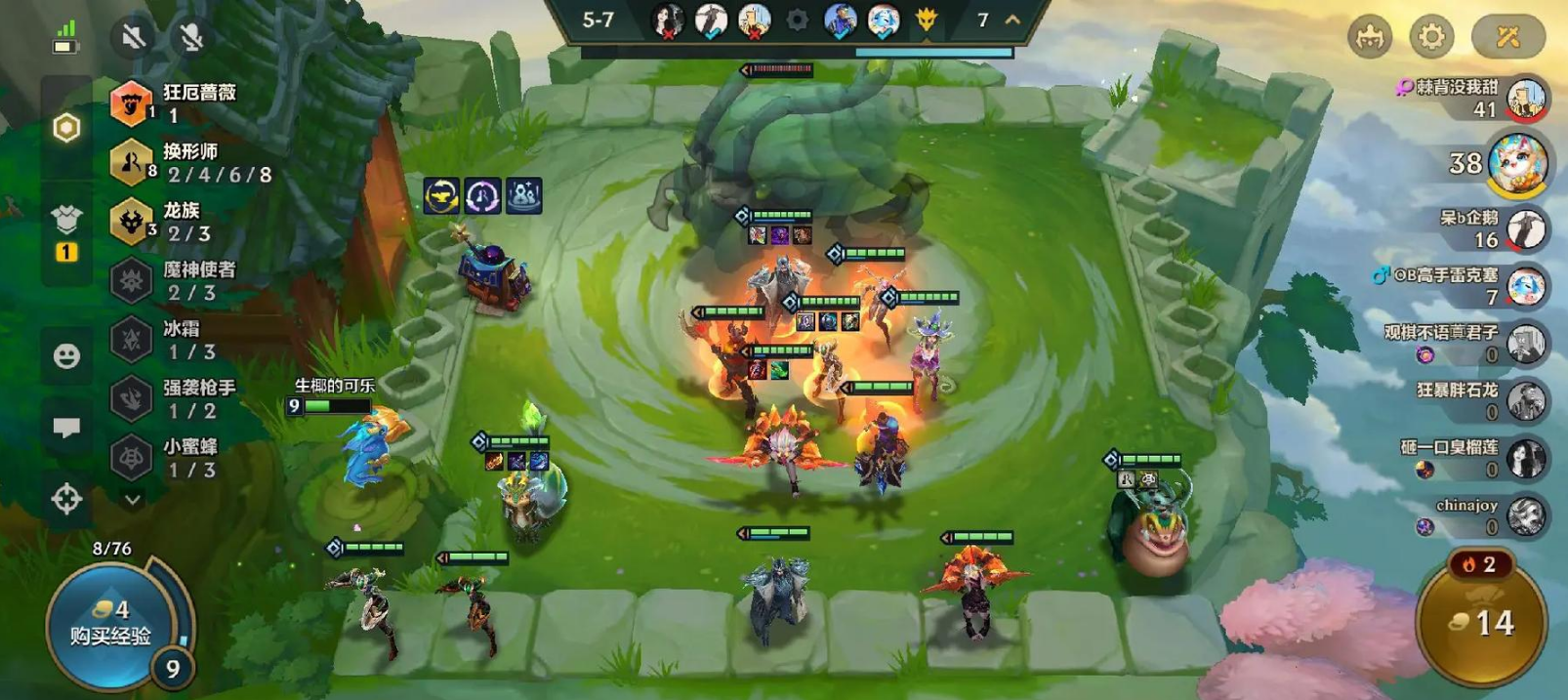This screenshot has width=1568, height=700.
Task: Open the shop via the gold coin button
Action: point(1482,622)
